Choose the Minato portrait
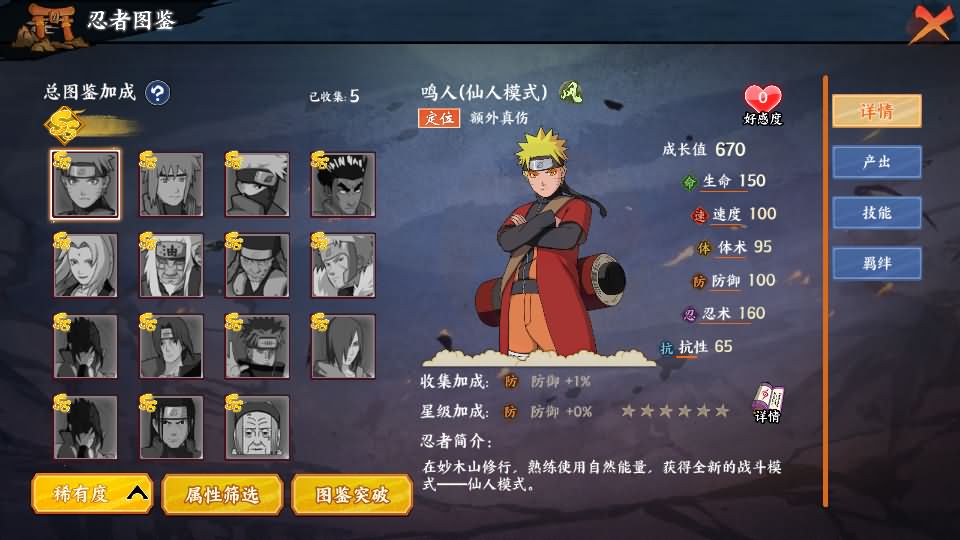This screenshot has width=960, height=540. [x=171, y=185]
